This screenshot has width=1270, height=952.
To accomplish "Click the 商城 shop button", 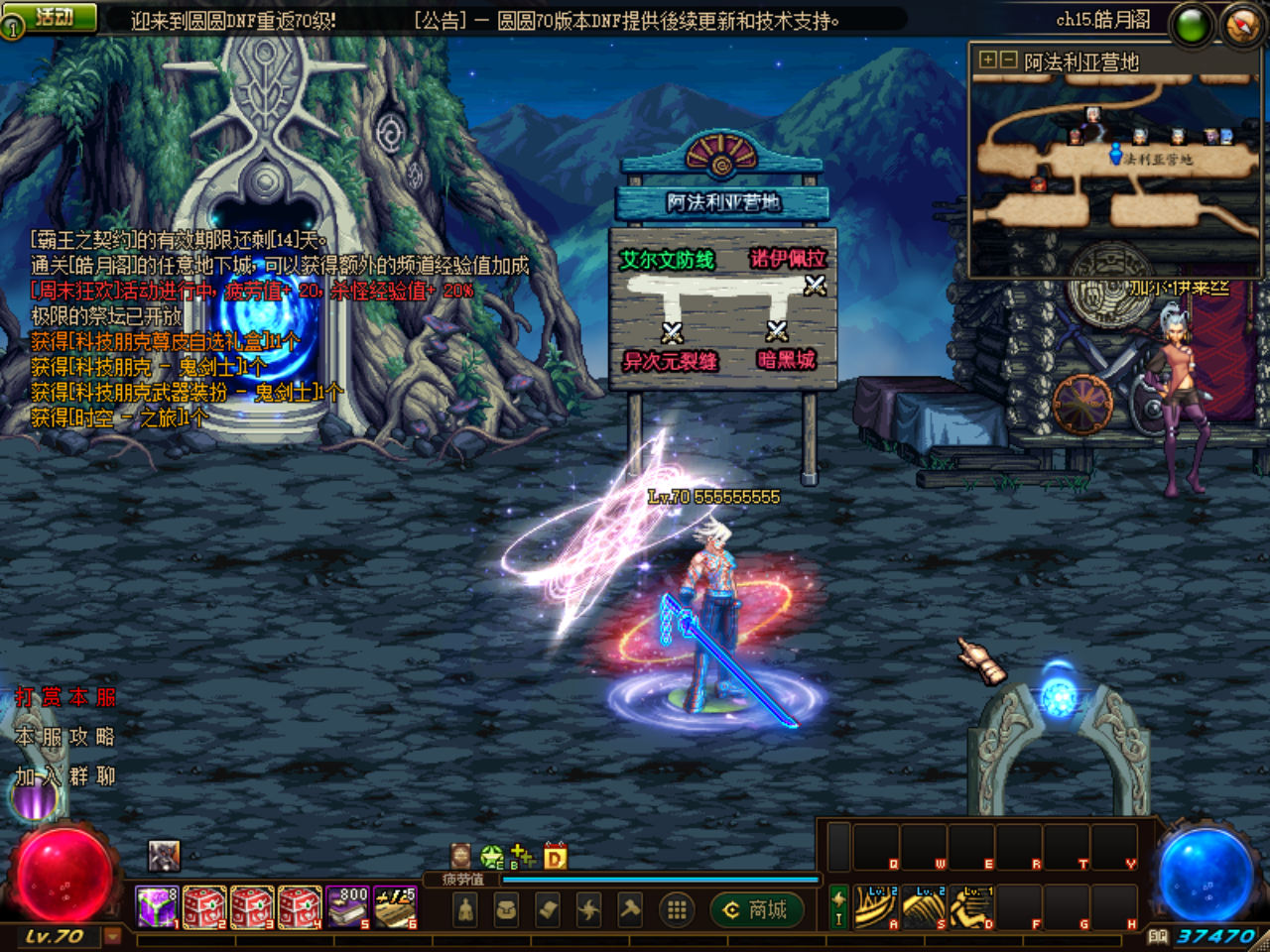I will tap(756, 909).
